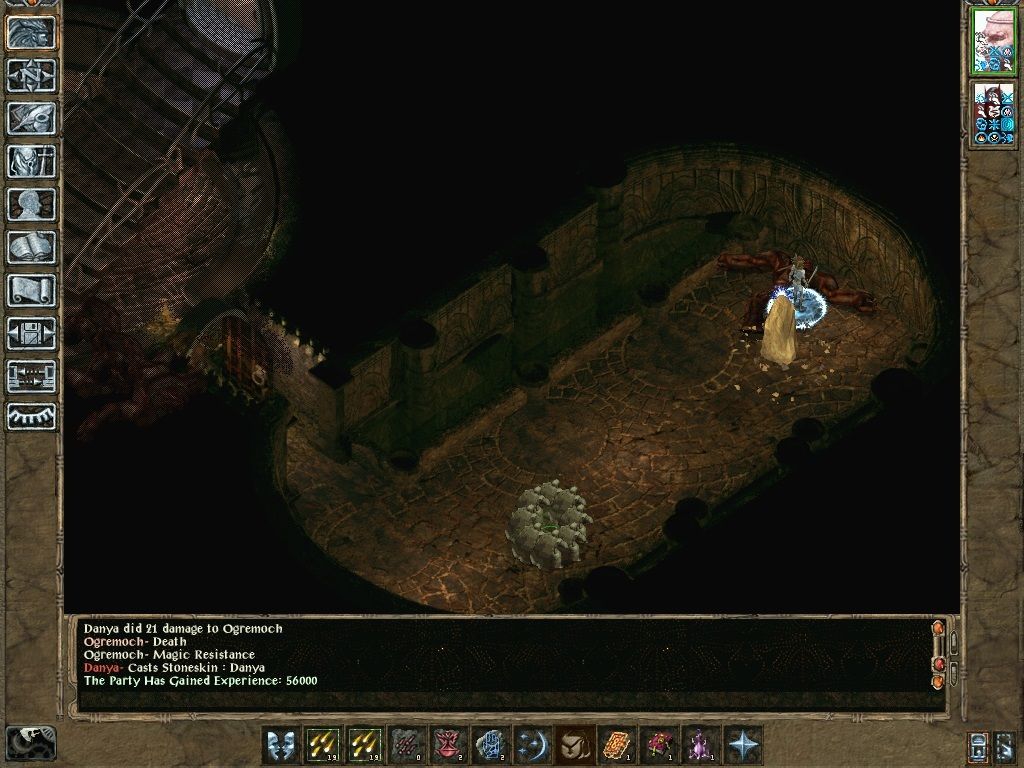Click the return to game button

tap(32, 32)
